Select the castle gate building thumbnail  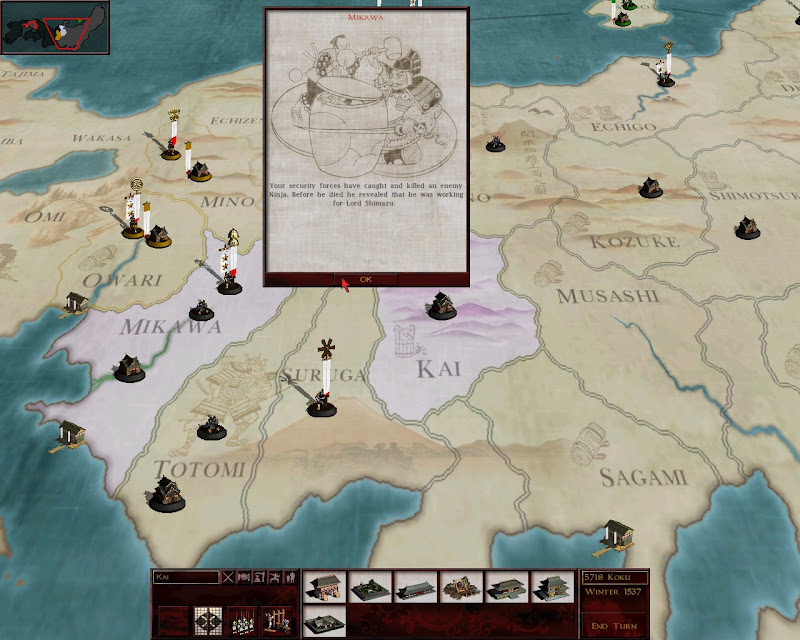(323, 587)
